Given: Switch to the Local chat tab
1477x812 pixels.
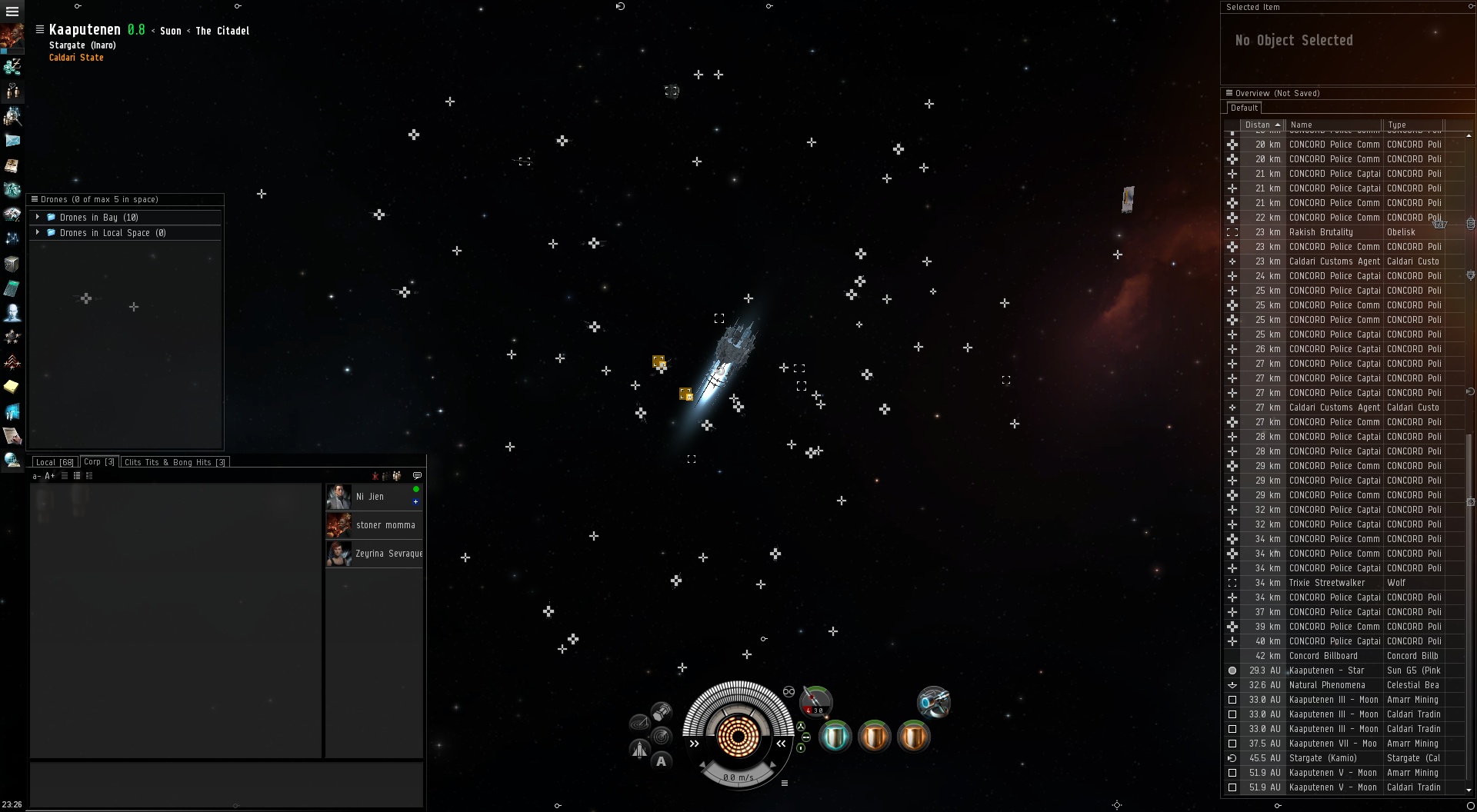Looking at the screenshot, I should [x=54, y=462].
